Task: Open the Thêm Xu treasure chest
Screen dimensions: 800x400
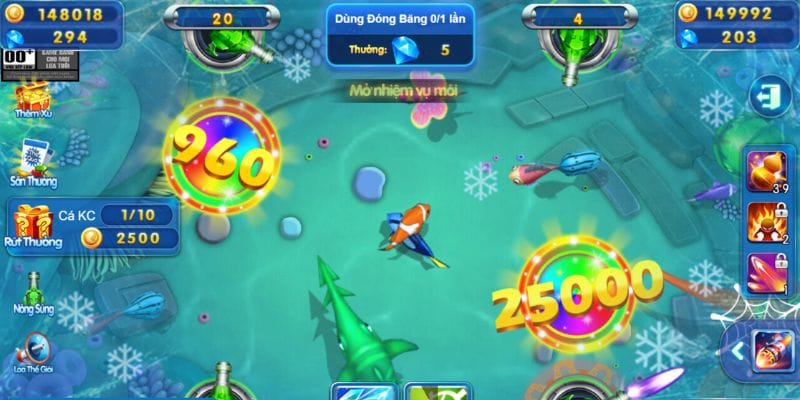Action: pos(32,98)
